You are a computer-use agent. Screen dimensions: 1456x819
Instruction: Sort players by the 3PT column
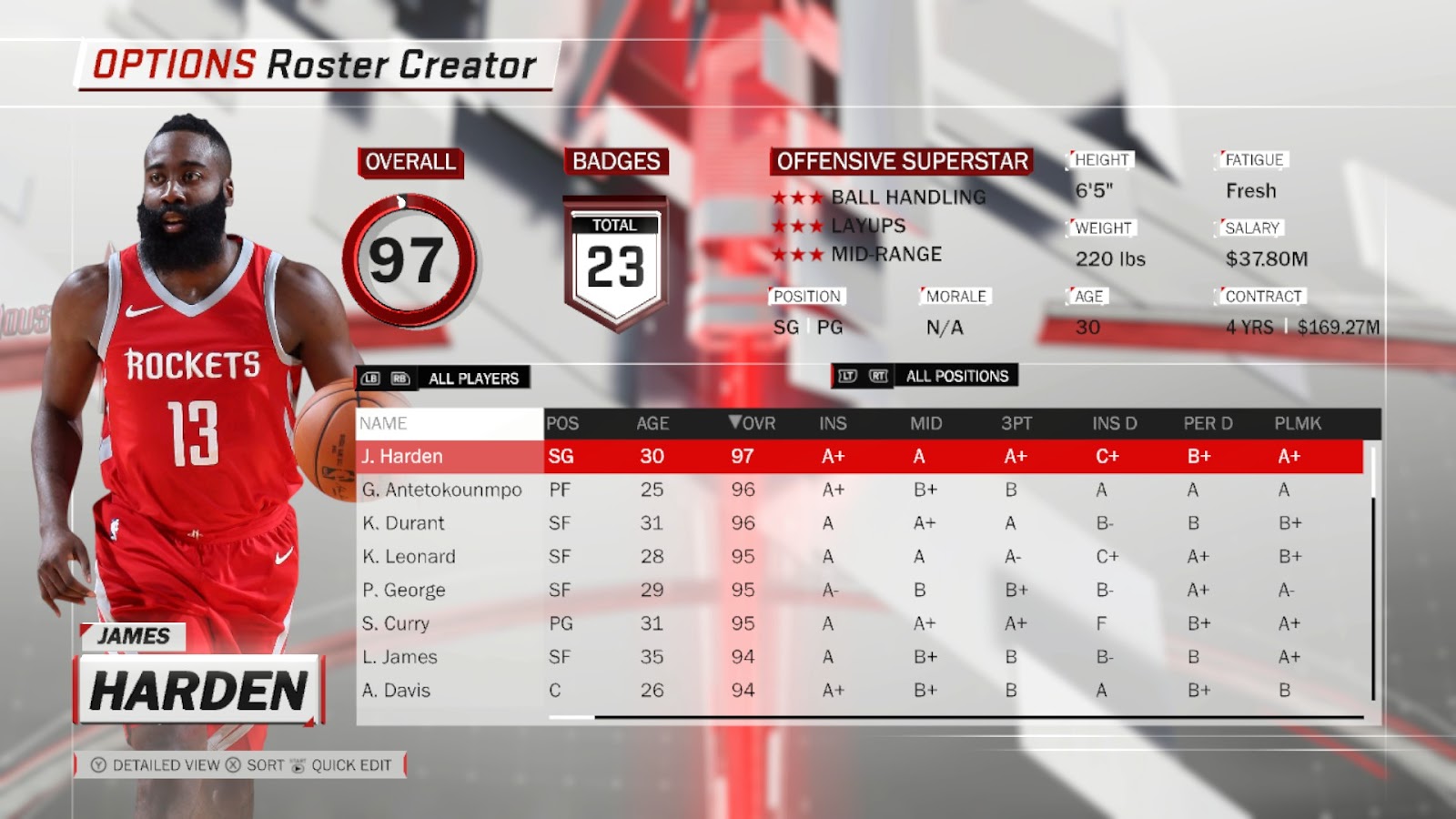tap(1016, 423)
